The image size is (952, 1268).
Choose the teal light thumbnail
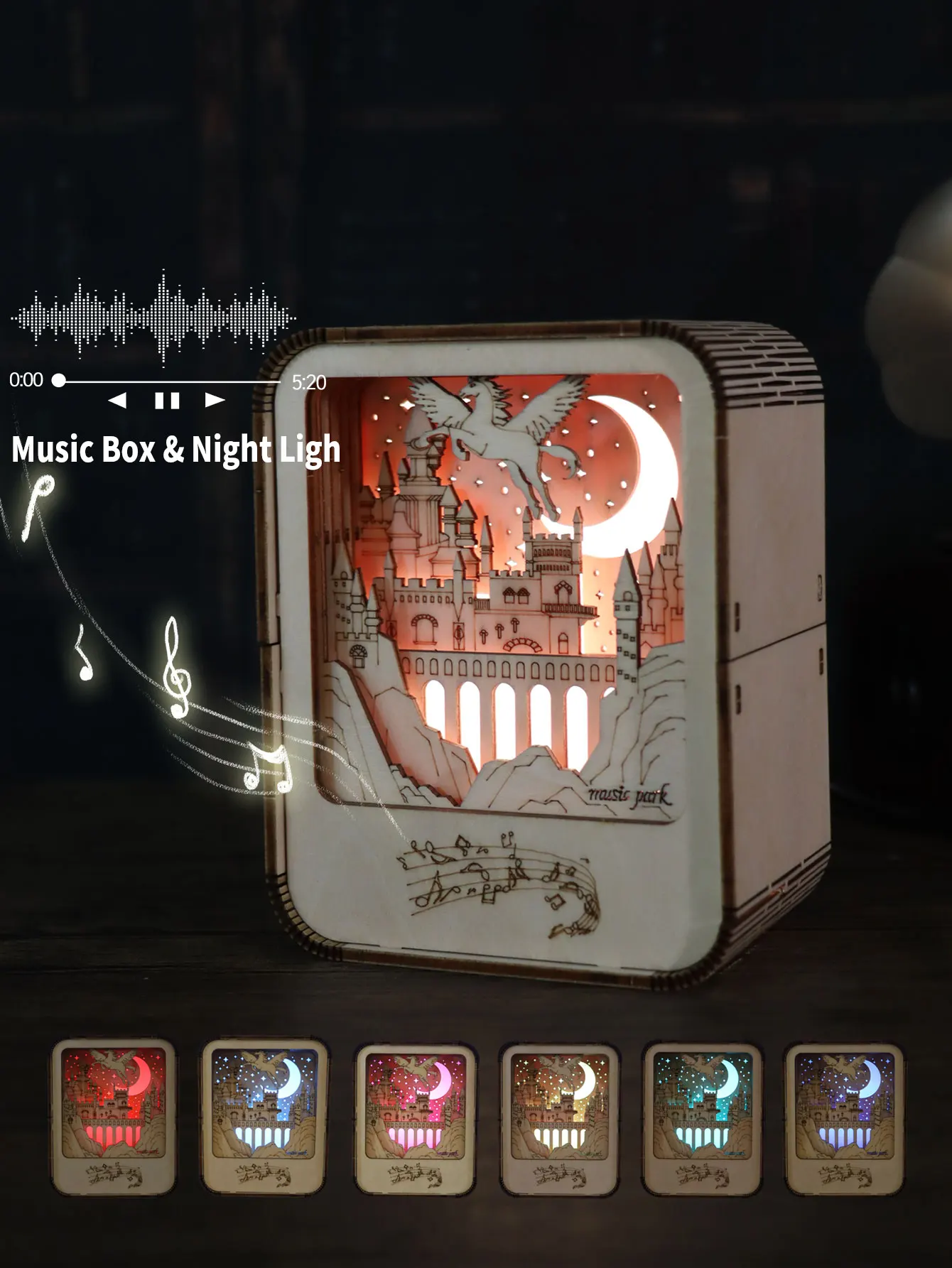[702, 1117]
